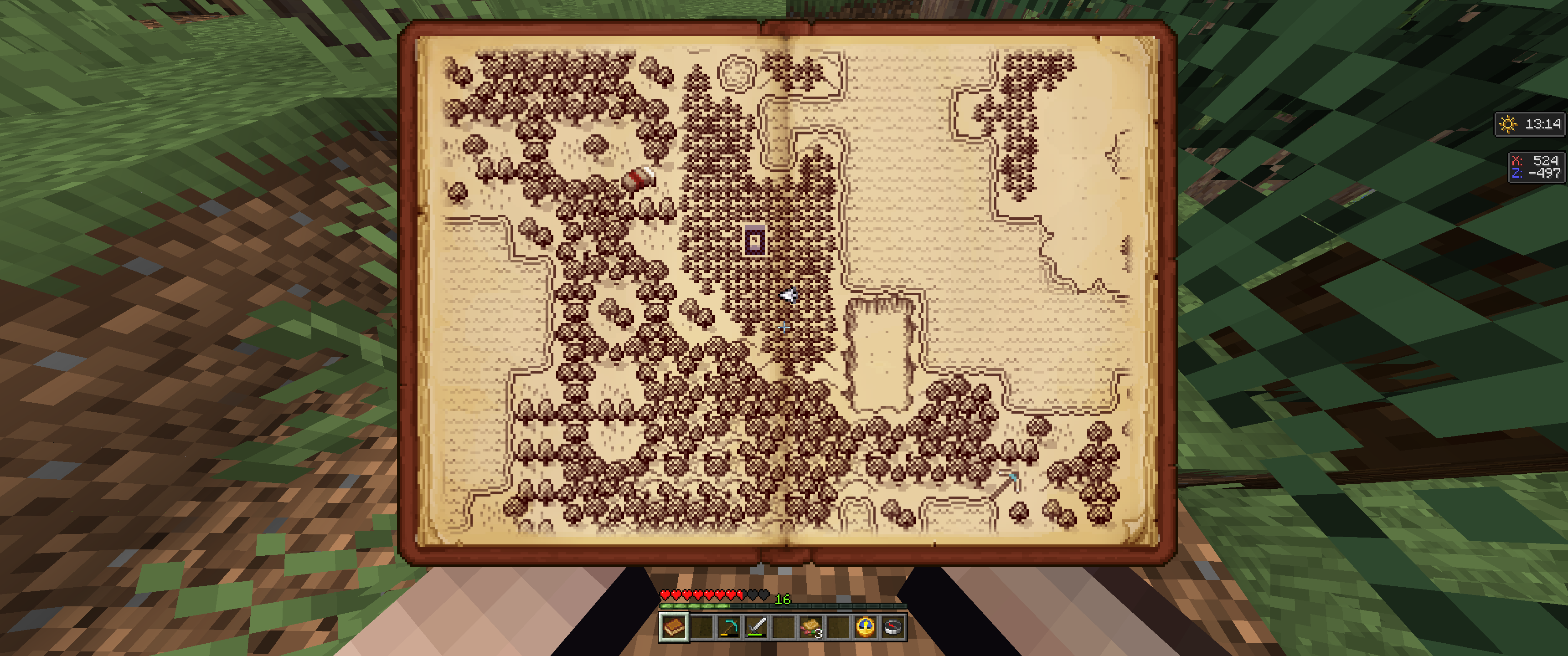1568x656 pixels.
Task: Click the purple portal marker on map
Action: (x=755, y=241)
